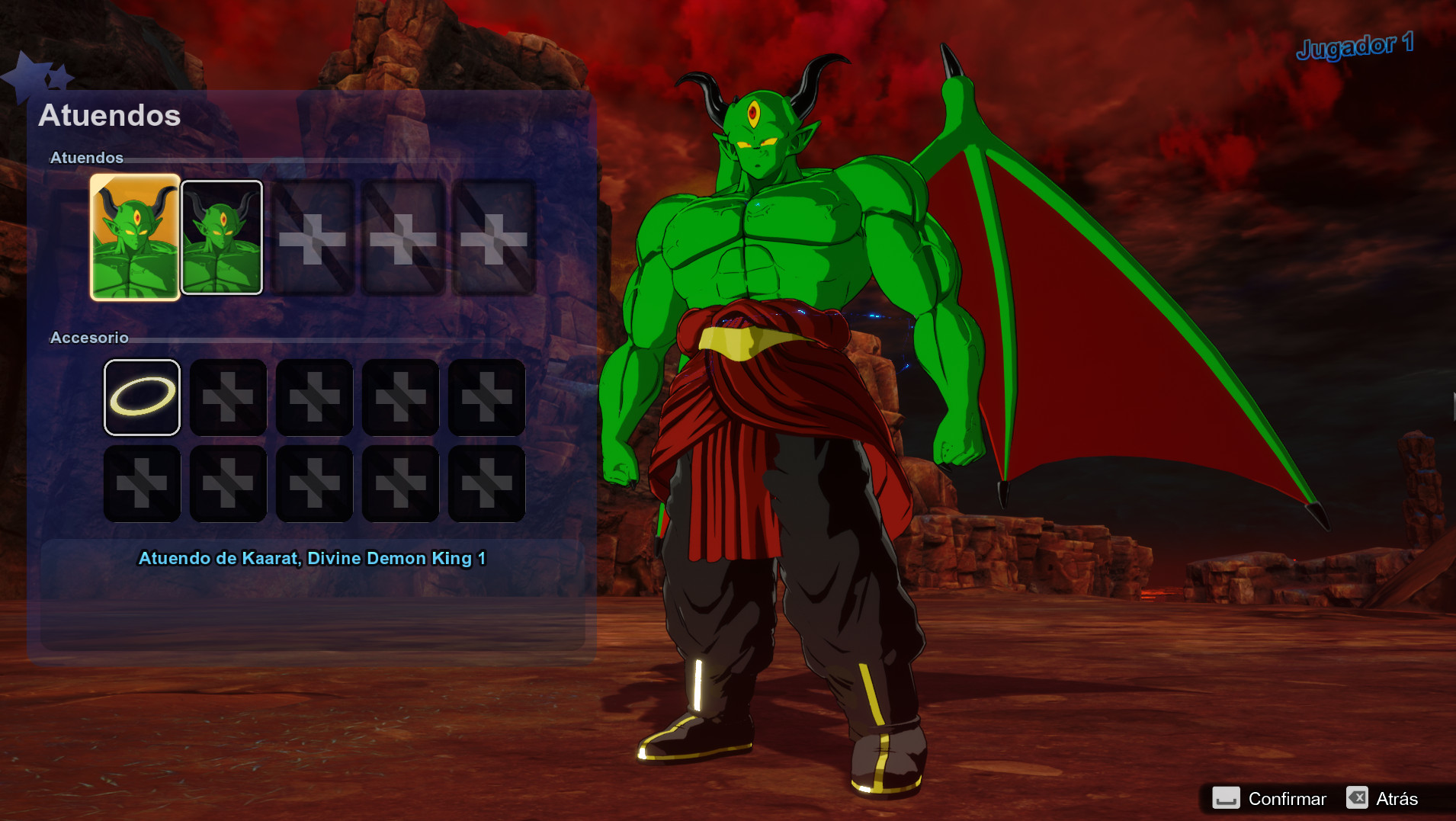This screenshot has height=821, width=1456.
Task: Click the final bottom-row accessory slot
Action: click(x=486, y=483)
